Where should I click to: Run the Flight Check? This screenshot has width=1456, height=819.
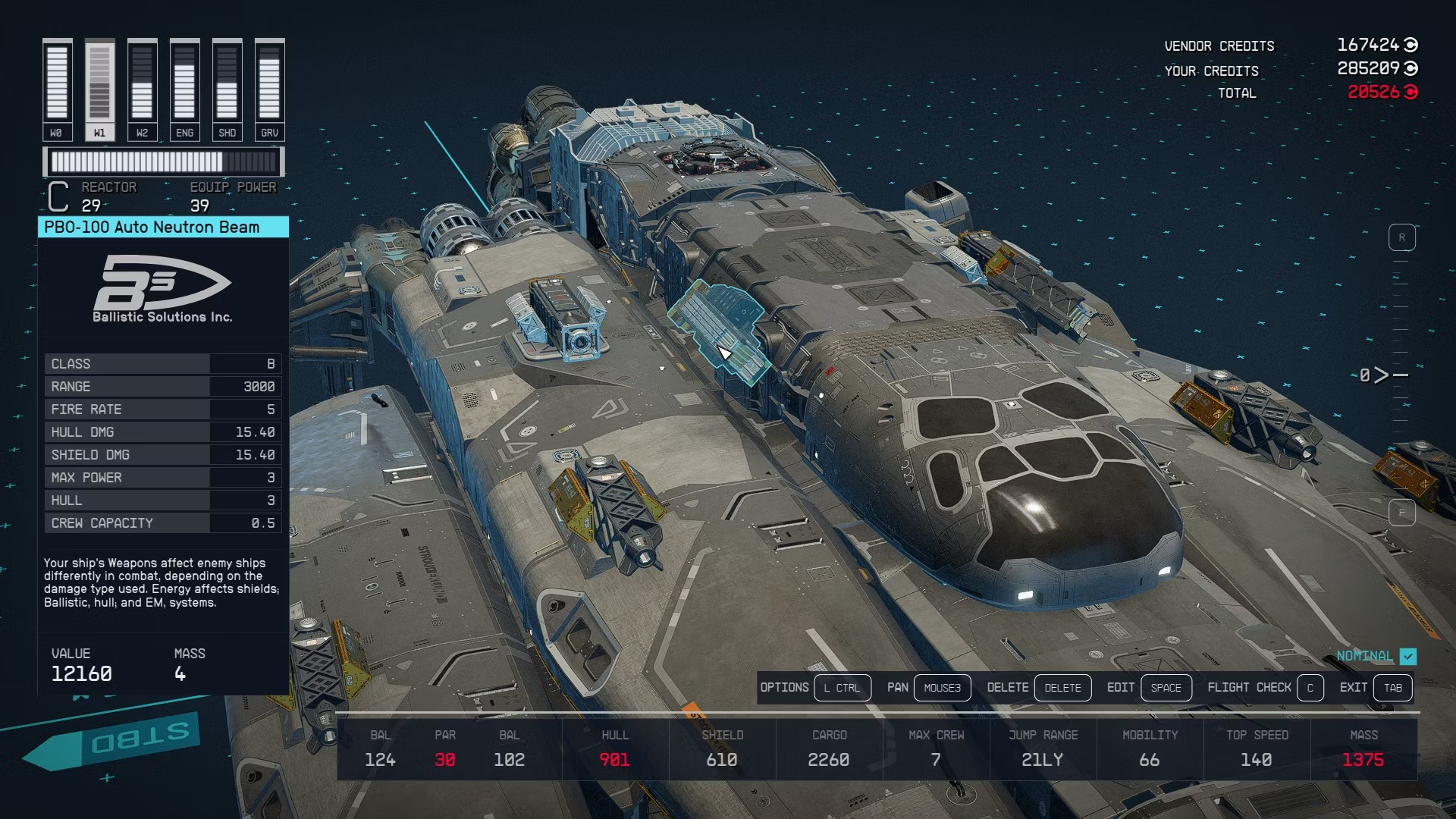pyautogui.click(x=1310, y=688)
